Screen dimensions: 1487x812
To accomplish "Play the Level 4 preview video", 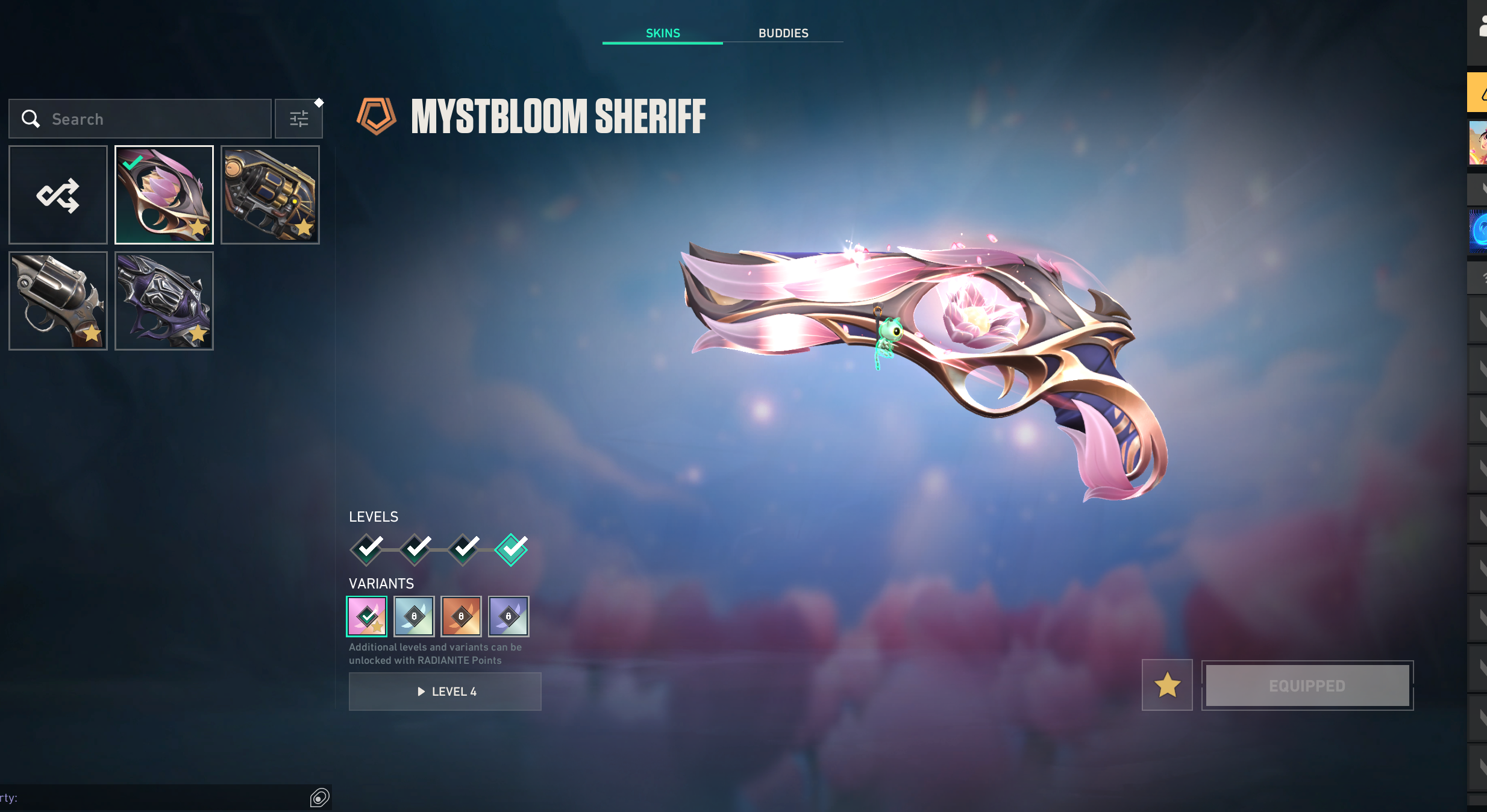I will click(x=445, y=692).
